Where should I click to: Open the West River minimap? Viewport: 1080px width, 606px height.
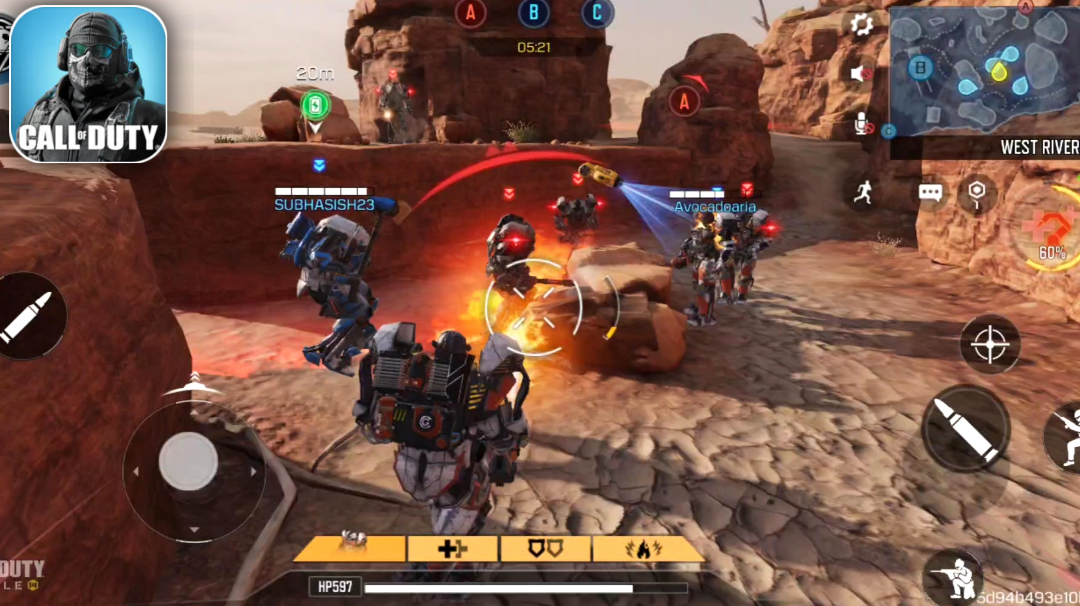click(984, 70)
